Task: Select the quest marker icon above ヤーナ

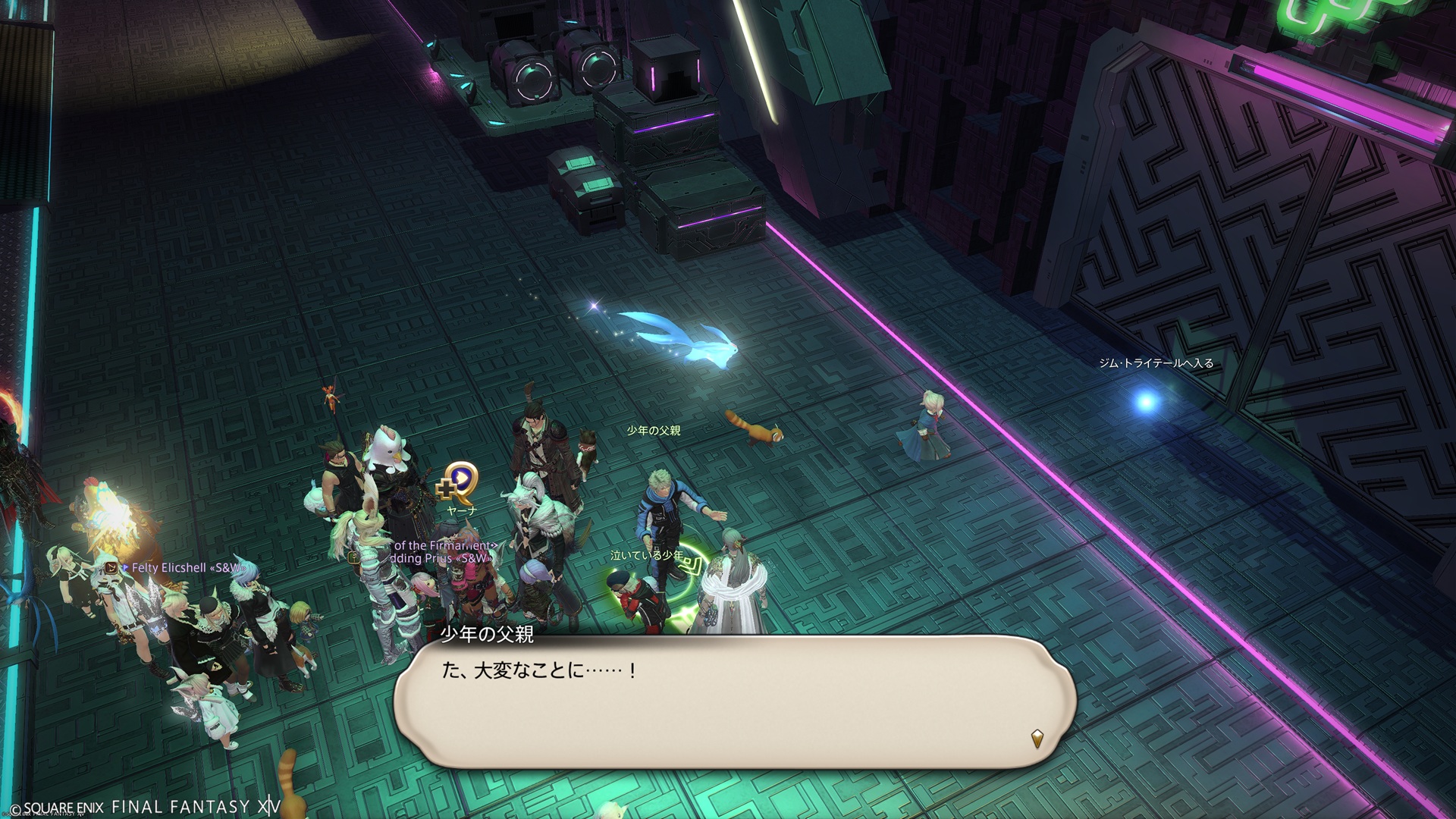Action: [x=459, y=482]
